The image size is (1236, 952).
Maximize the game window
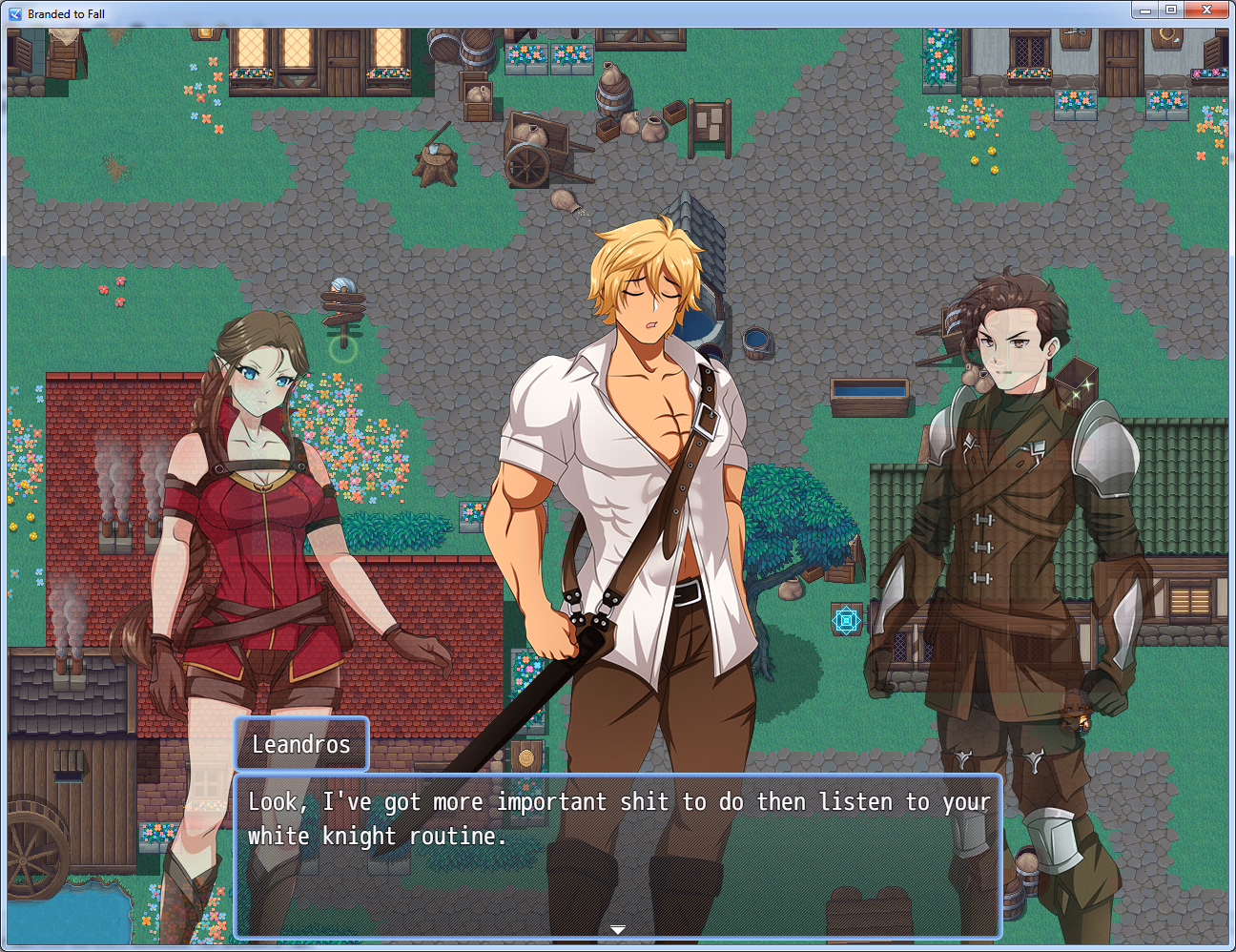(1171, 10)
